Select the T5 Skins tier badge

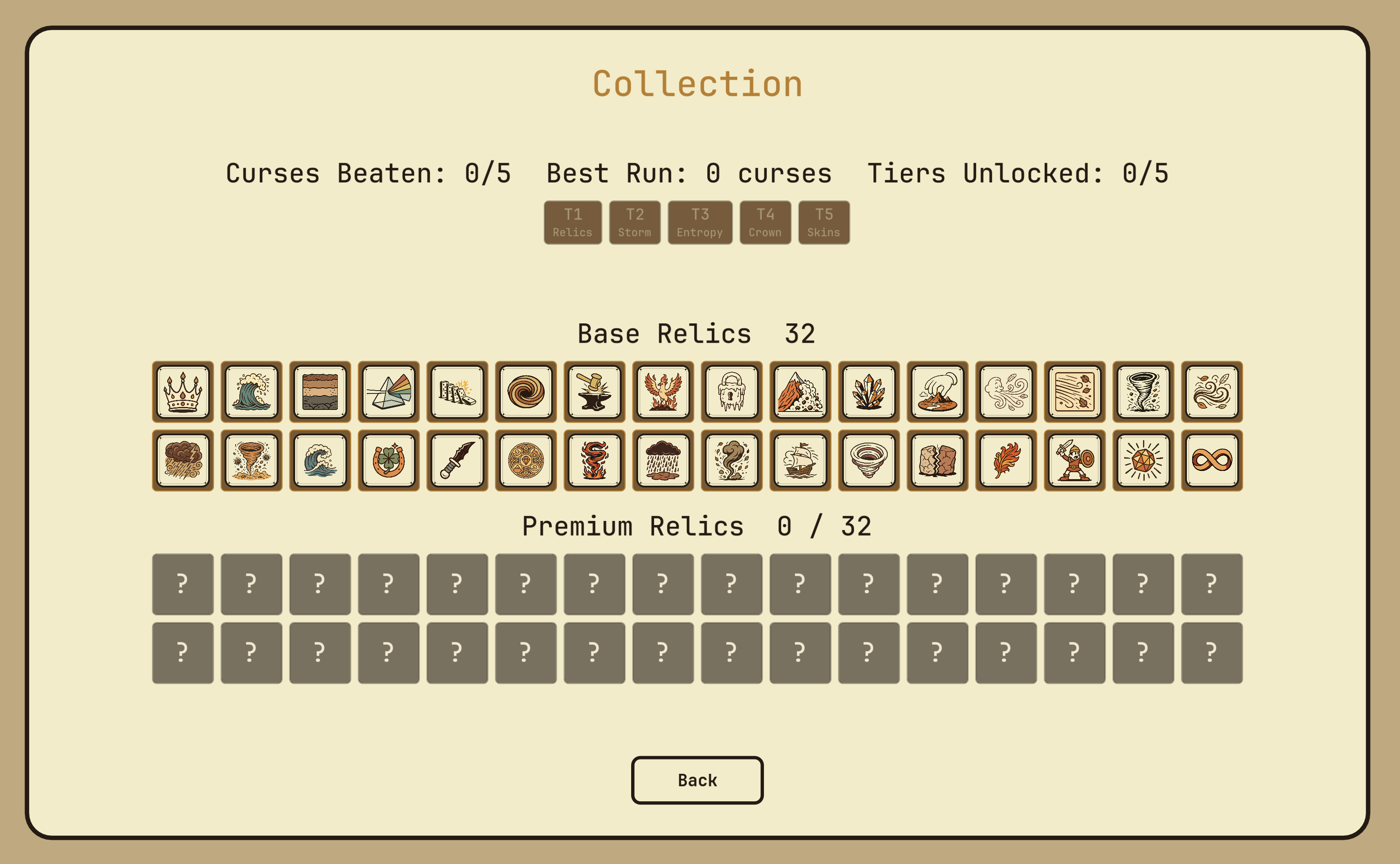[824, 222]
